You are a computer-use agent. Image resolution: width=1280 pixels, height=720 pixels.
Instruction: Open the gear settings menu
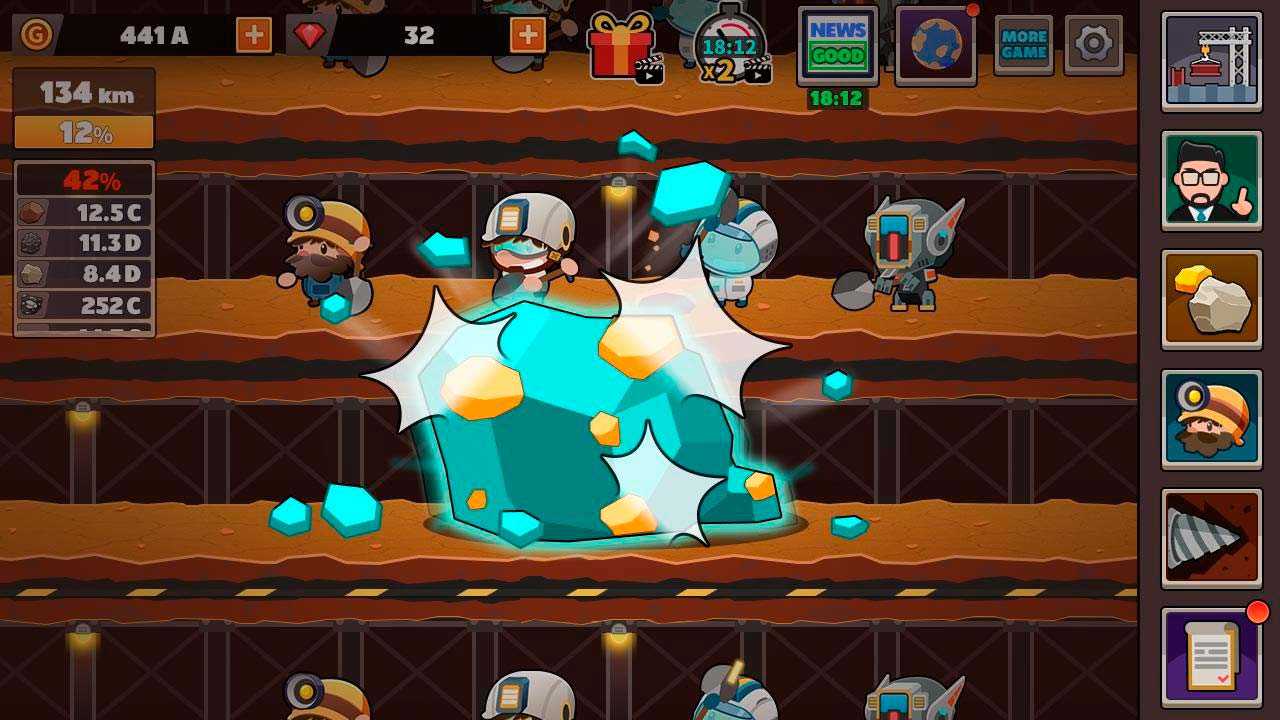coord(1093,44)
